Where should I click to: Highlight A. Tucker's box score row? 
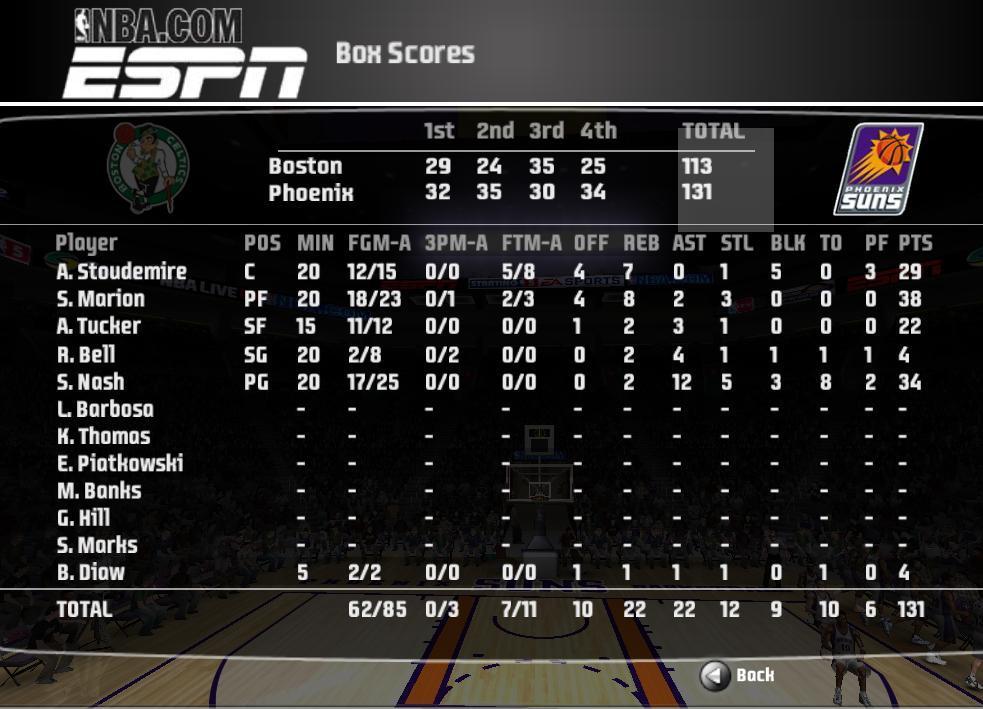click(99, 326)
